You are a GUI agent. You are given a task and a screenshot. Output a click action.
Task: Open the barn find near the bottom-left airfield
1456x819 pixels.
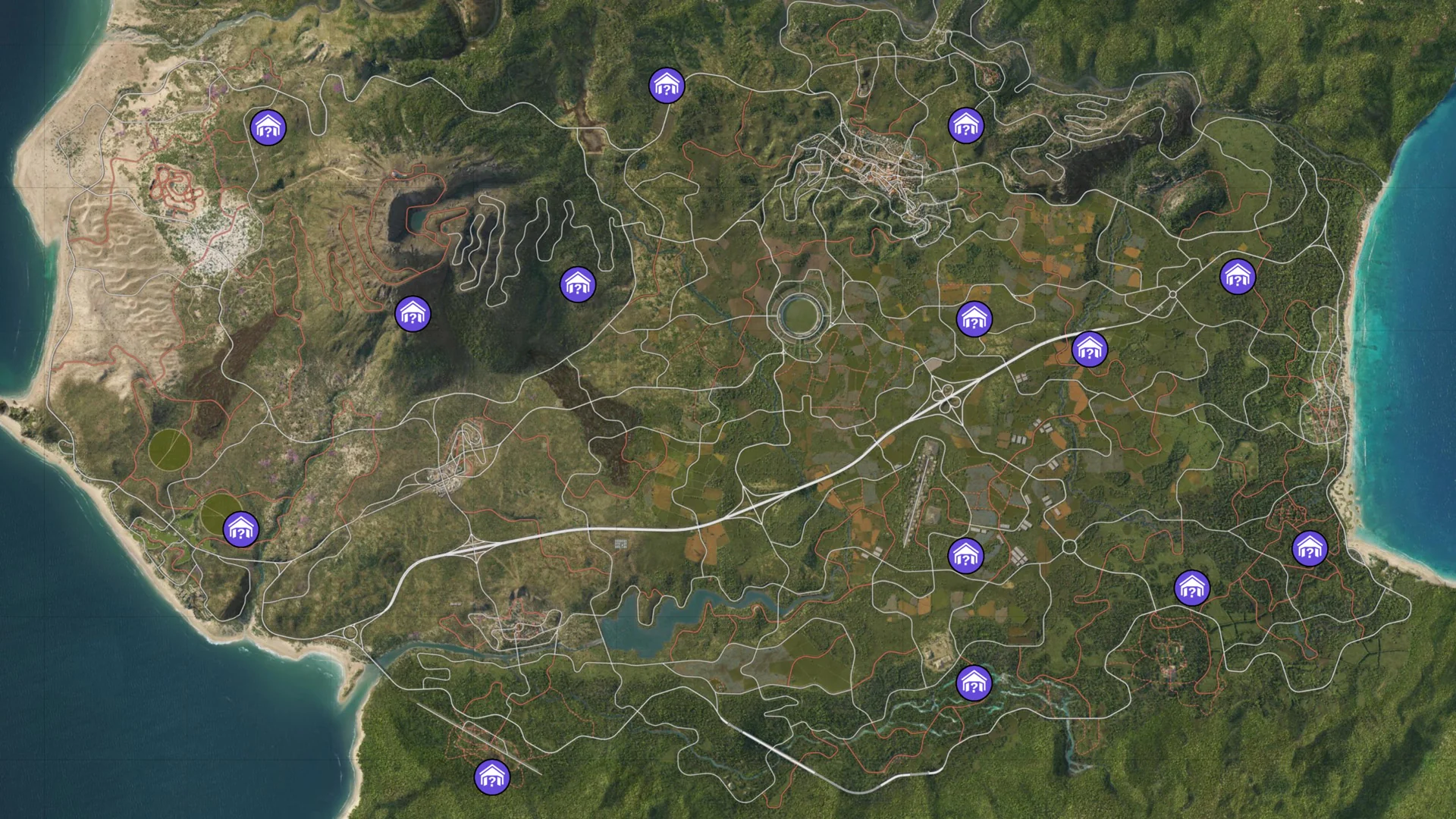click(x=494, y=777)
